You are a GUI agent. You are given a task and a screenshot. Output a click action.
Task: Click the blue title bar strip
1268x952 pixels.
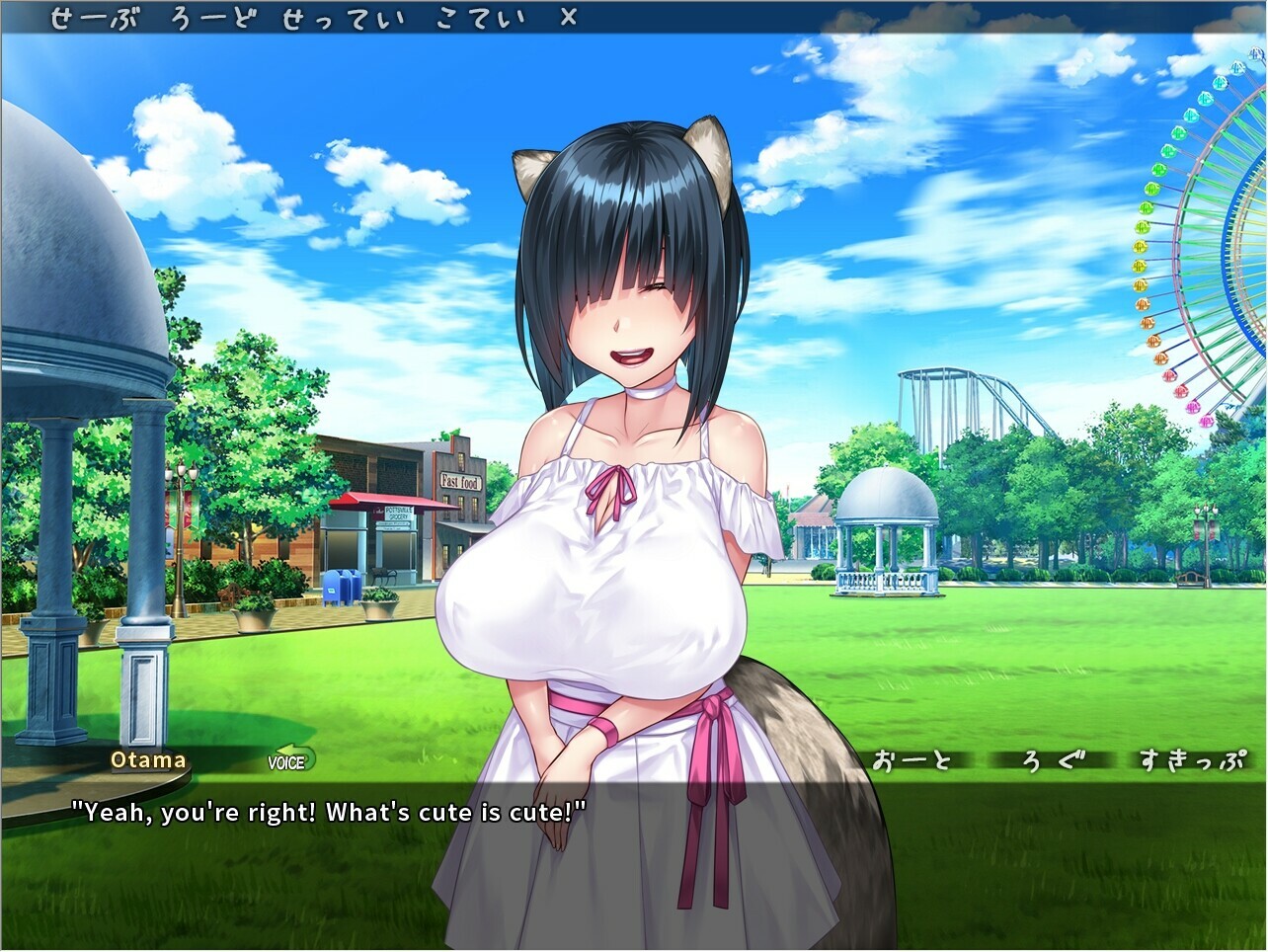coord(790,16)
